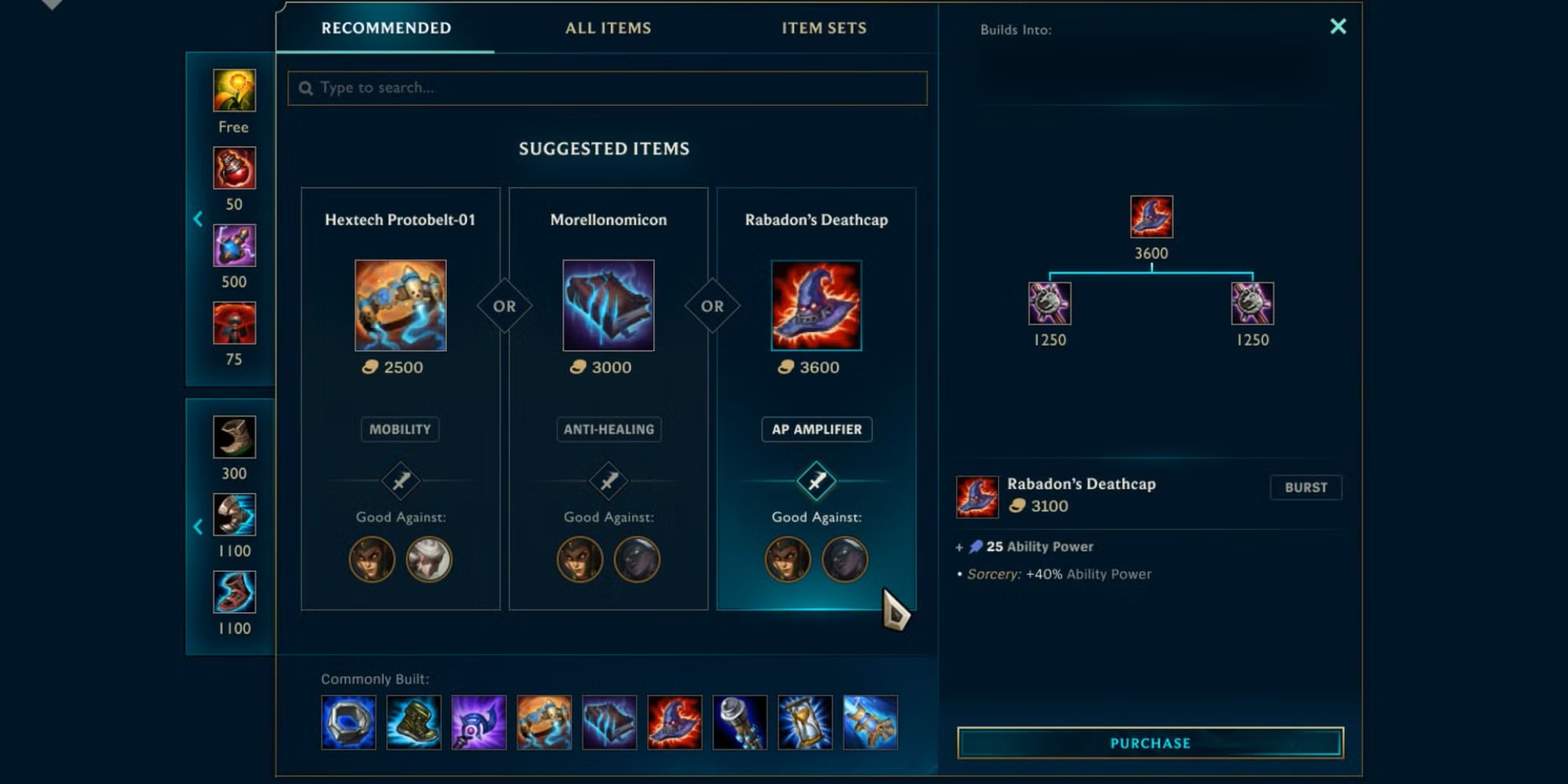Click the item search field
The image size is (1568, 784).
click(x=608, y=88)
